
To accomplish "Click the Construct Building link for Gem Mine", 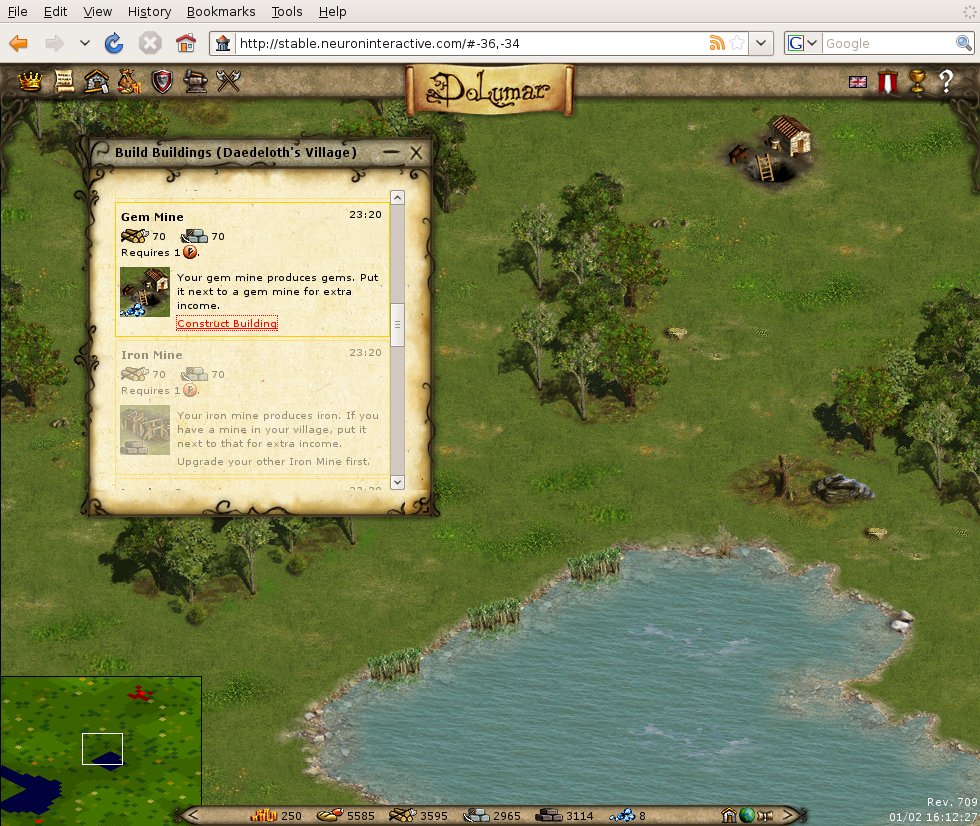I will (227, 323).
